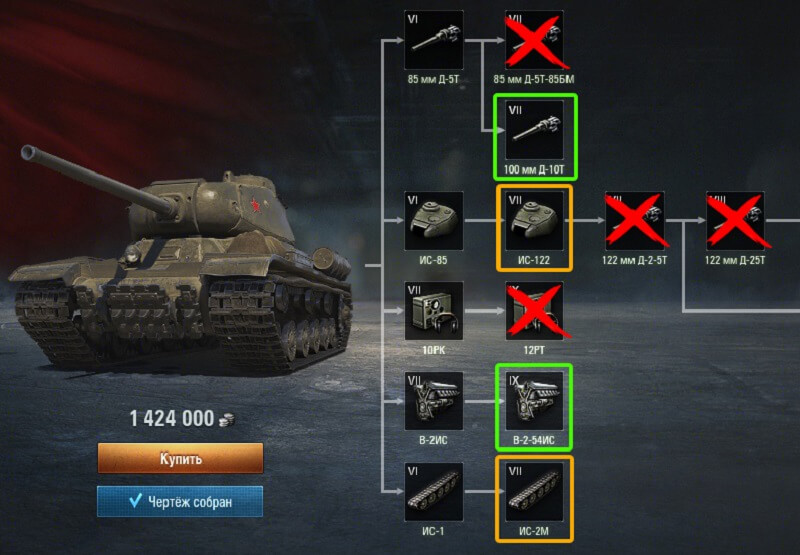Select the crossed-out 12РТ radio module
Screen dimensions: 800x555
pyautogui.click(x=533, y=311)
